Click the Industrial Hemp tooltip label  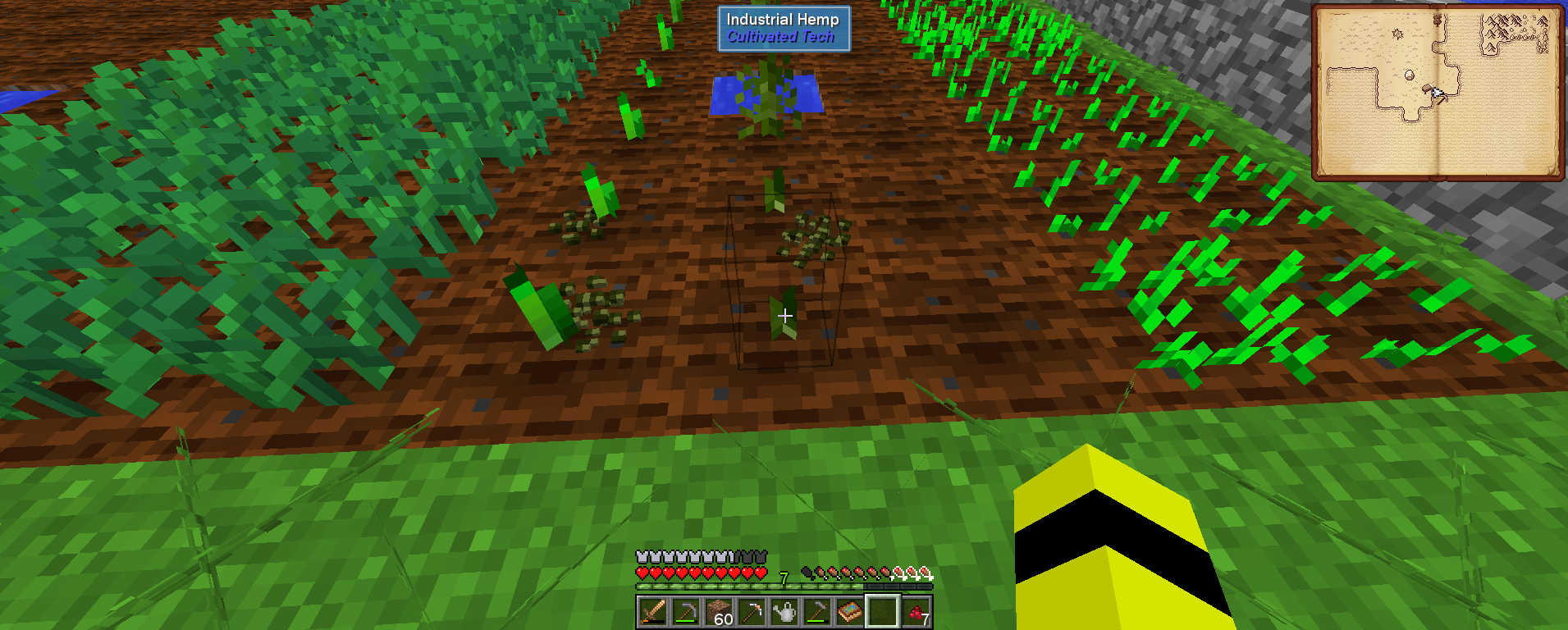click(x=781, y=18)
